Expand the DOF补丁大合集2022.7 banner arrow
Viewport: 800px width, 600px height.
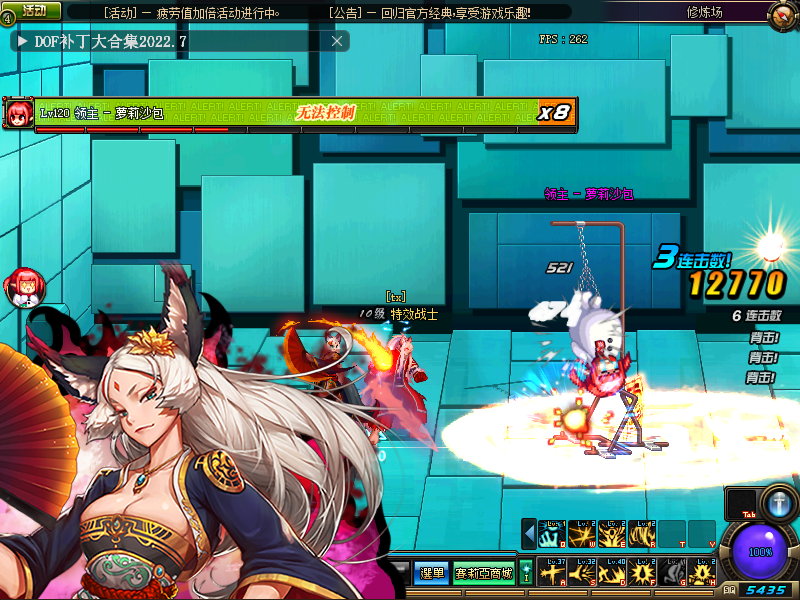[22, 41]
